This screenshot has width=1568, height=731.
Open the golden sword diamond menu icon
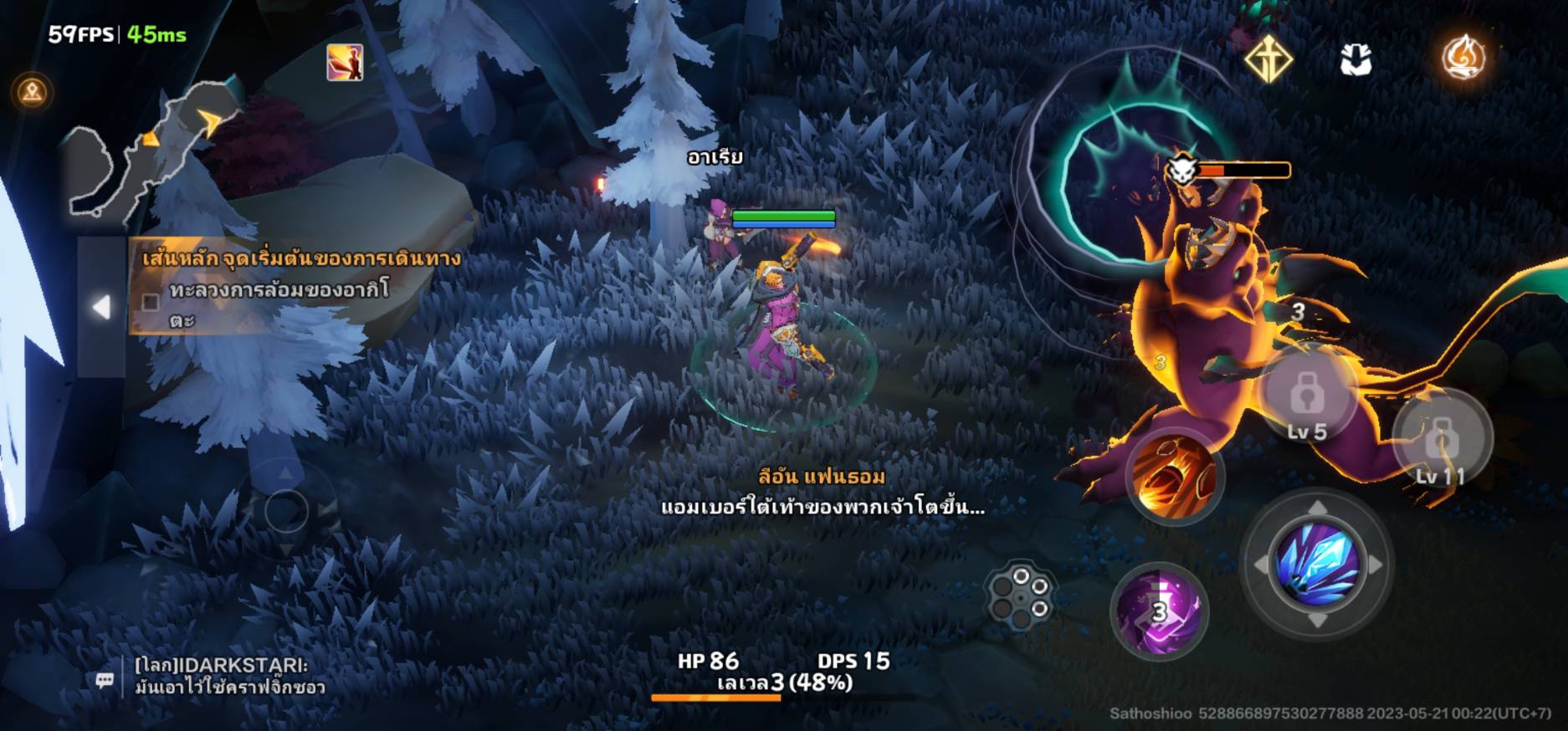point(1268,59)
